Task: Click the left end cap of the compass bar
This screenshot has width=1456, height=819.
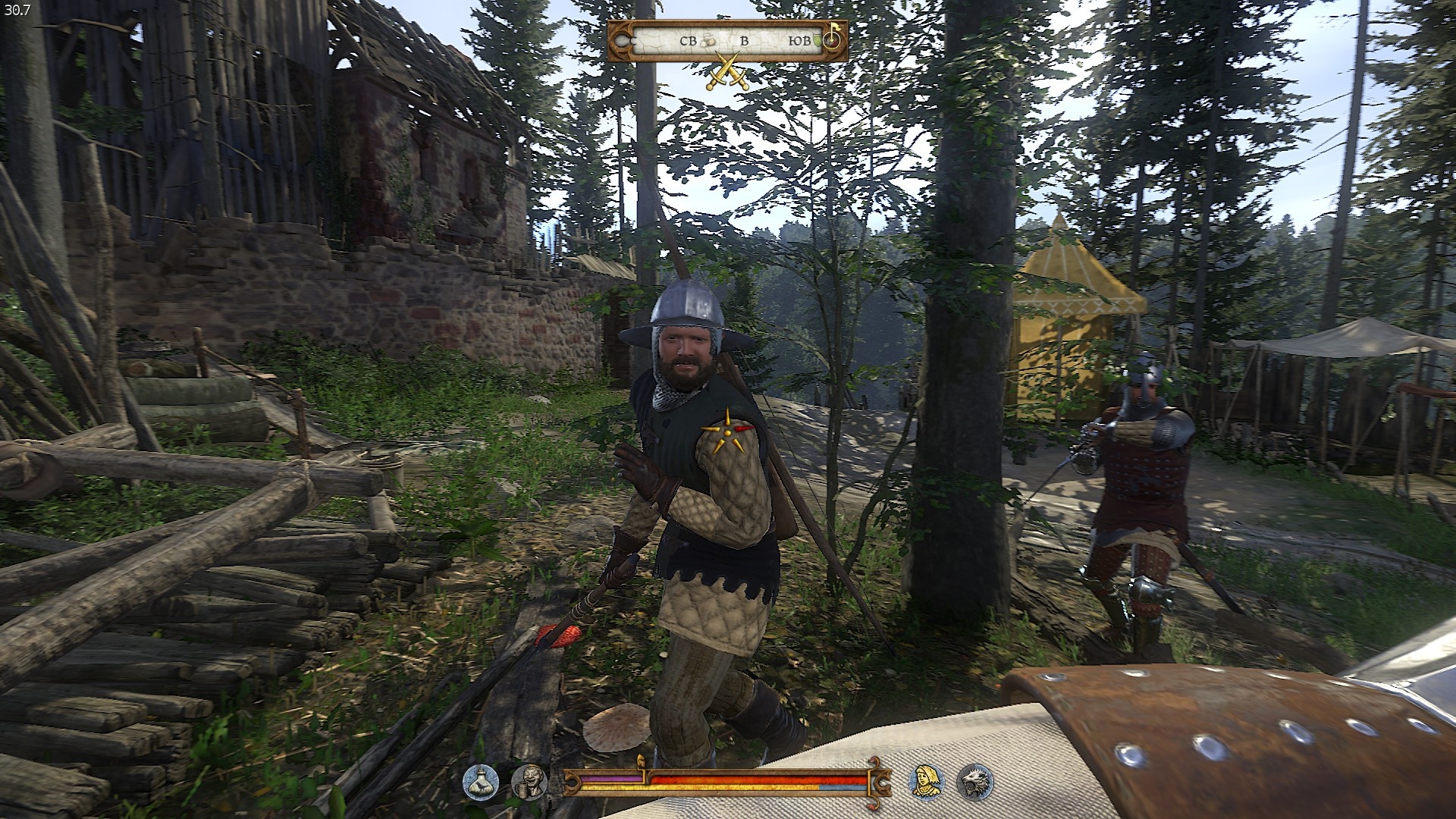Action: pyautogui.click(x=621, y=42)
